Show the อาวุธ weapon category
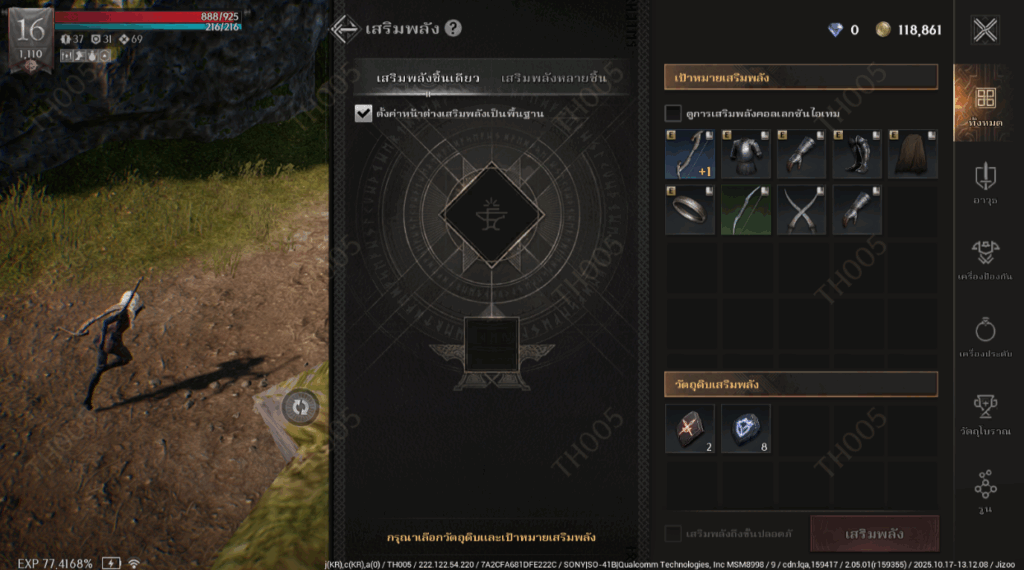The height and width of the screenshot is (570, 1024). (985, 184)
